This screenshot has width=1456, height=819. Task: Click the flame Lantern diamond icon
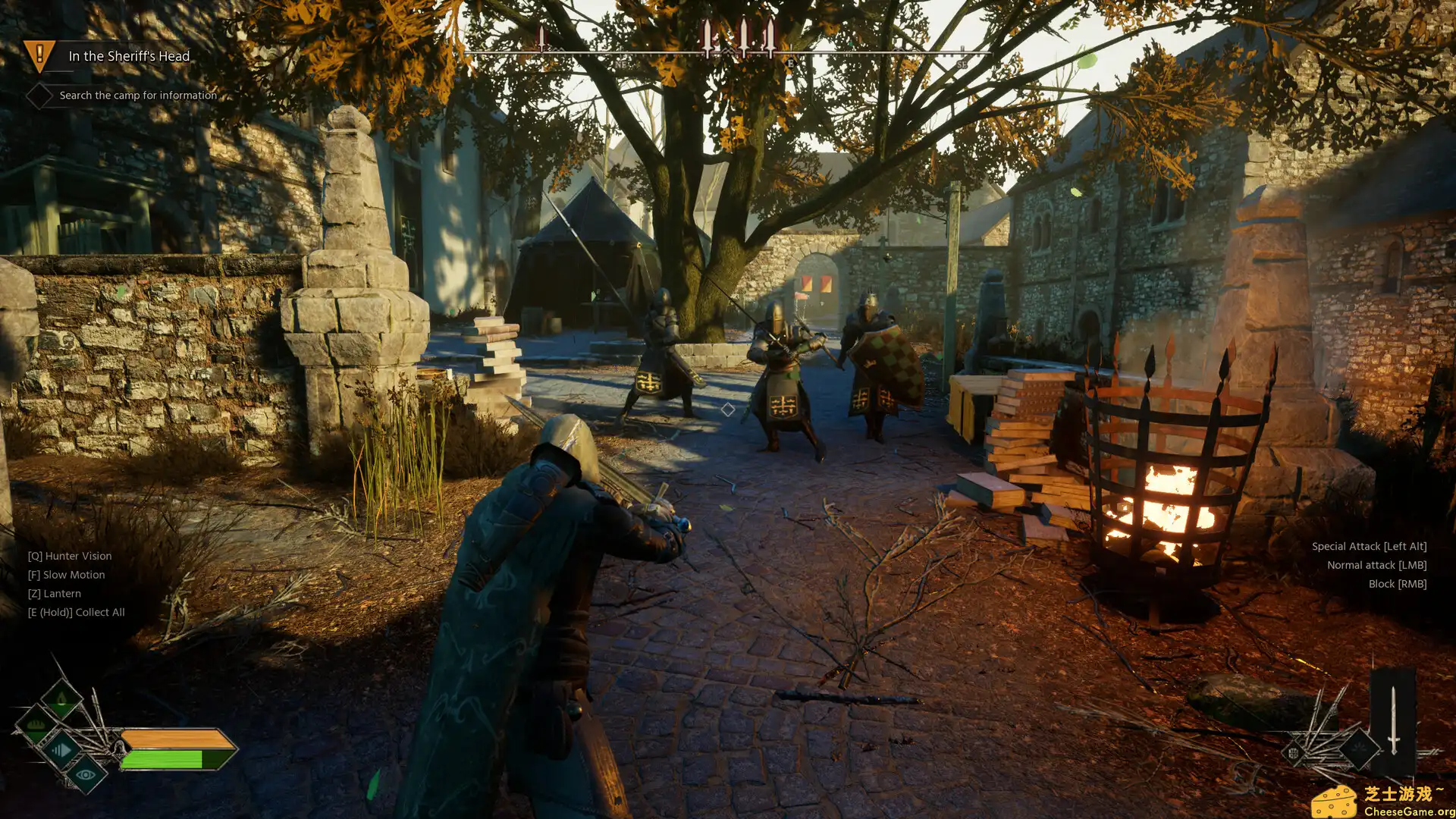[61, 697]
